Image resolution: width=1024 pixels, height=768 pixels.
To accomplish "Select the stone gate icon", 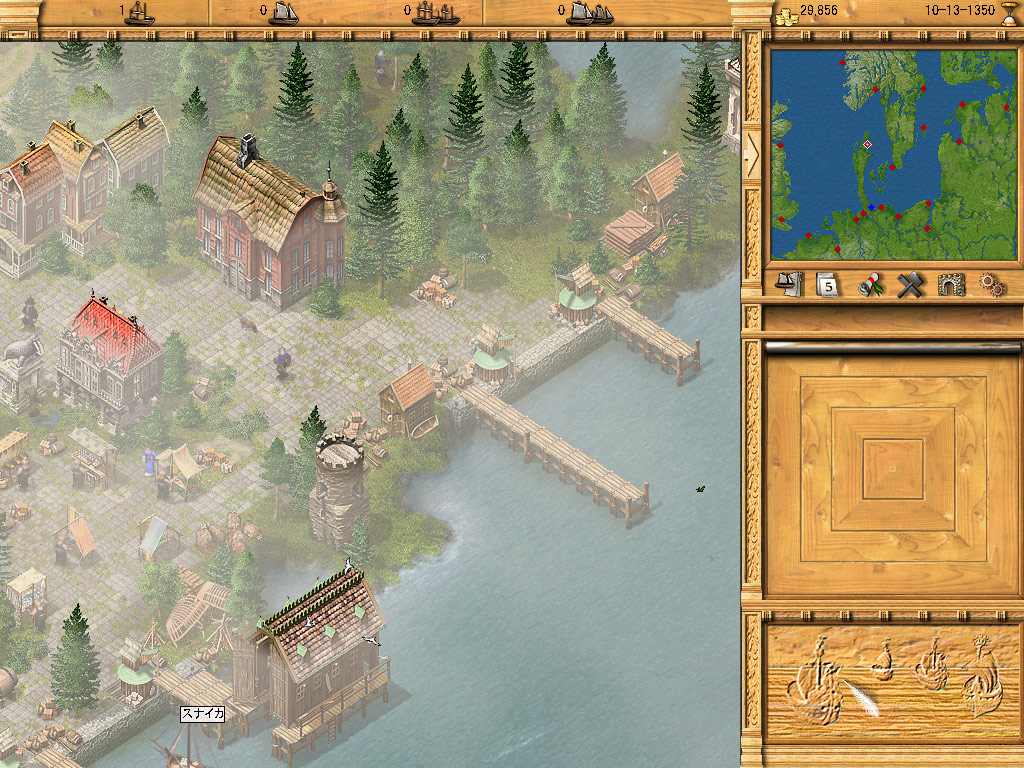I will click(x=951, y=285).
